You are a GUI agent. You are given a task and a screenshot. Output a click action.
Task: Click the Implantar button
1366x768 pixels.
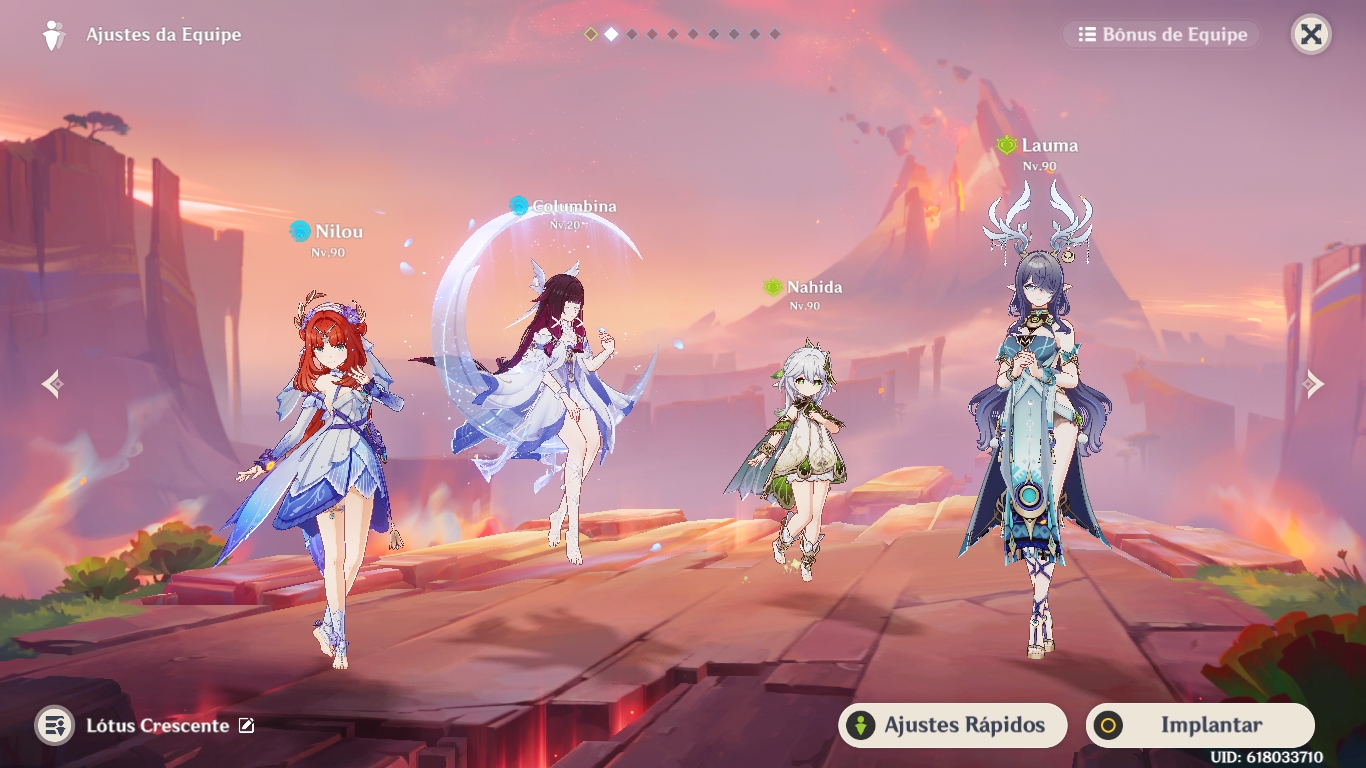[1200, 725]
